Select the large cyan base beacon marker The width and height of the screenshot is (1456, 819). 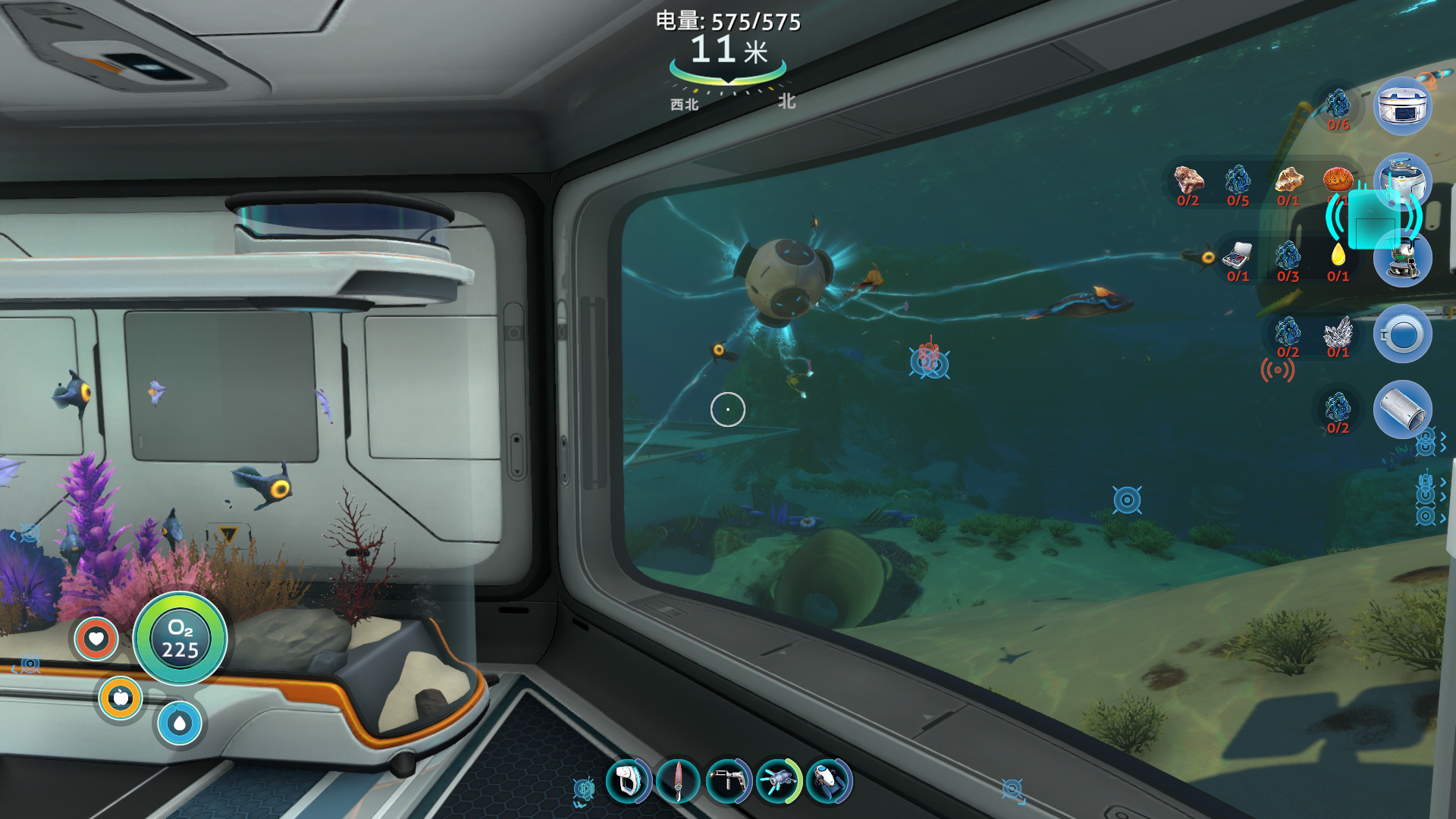tap(1373, 220)
